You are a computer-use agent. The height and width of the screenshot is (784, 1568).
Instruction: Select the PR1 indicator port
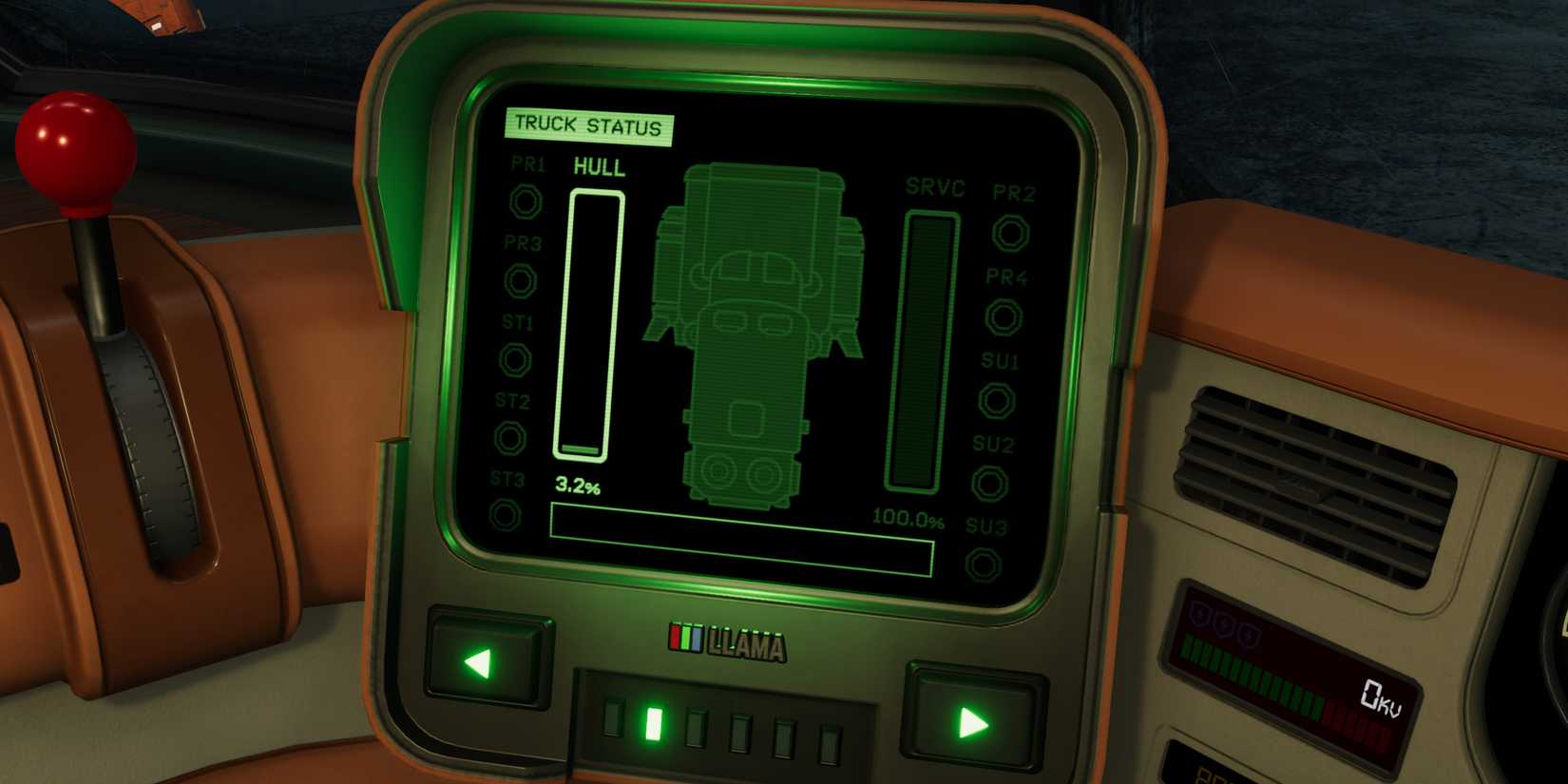(526, 201)
